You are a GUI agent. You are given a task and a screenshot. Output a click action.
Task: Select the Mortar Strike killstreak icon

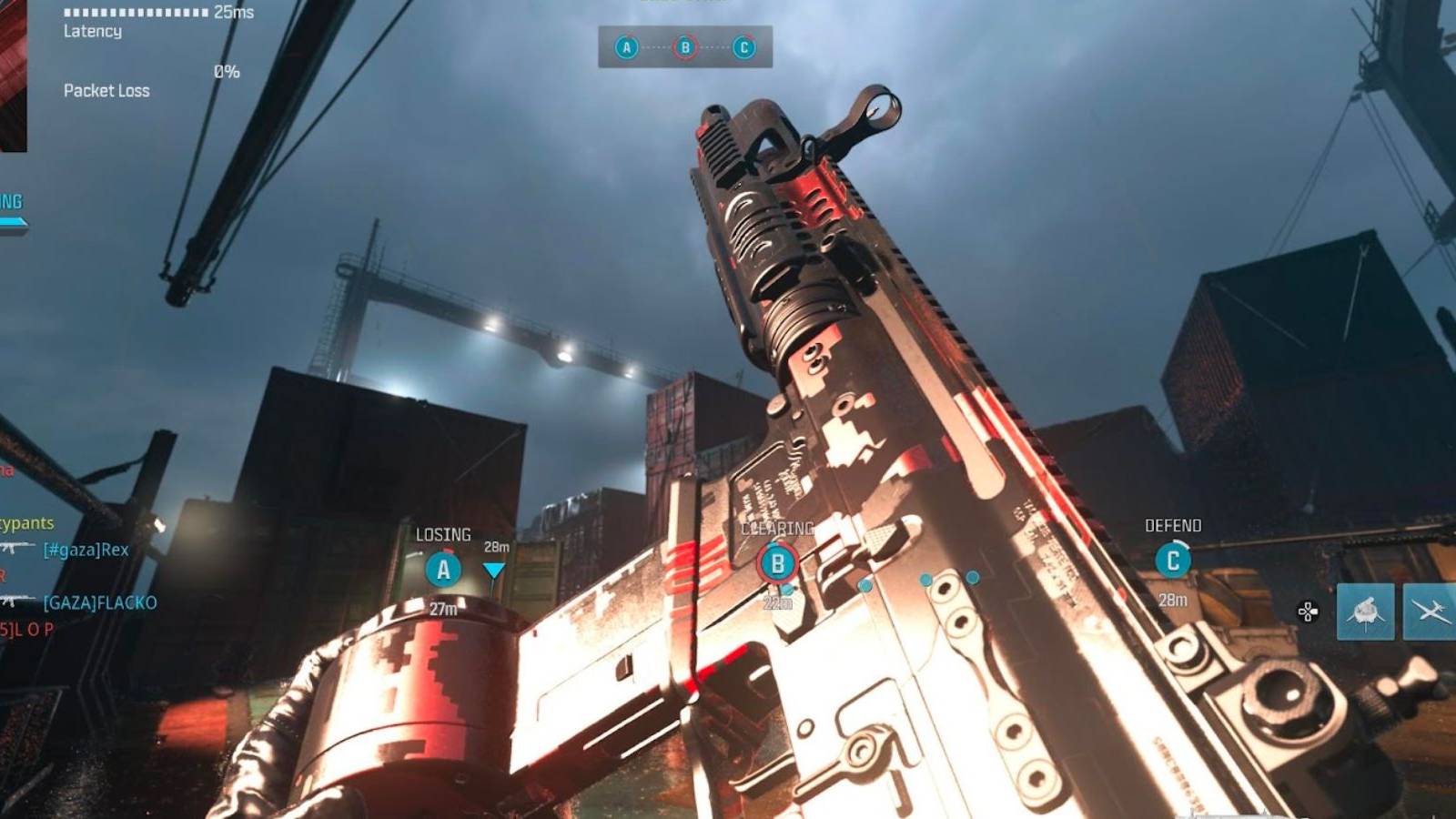[x=1366, y=612]
